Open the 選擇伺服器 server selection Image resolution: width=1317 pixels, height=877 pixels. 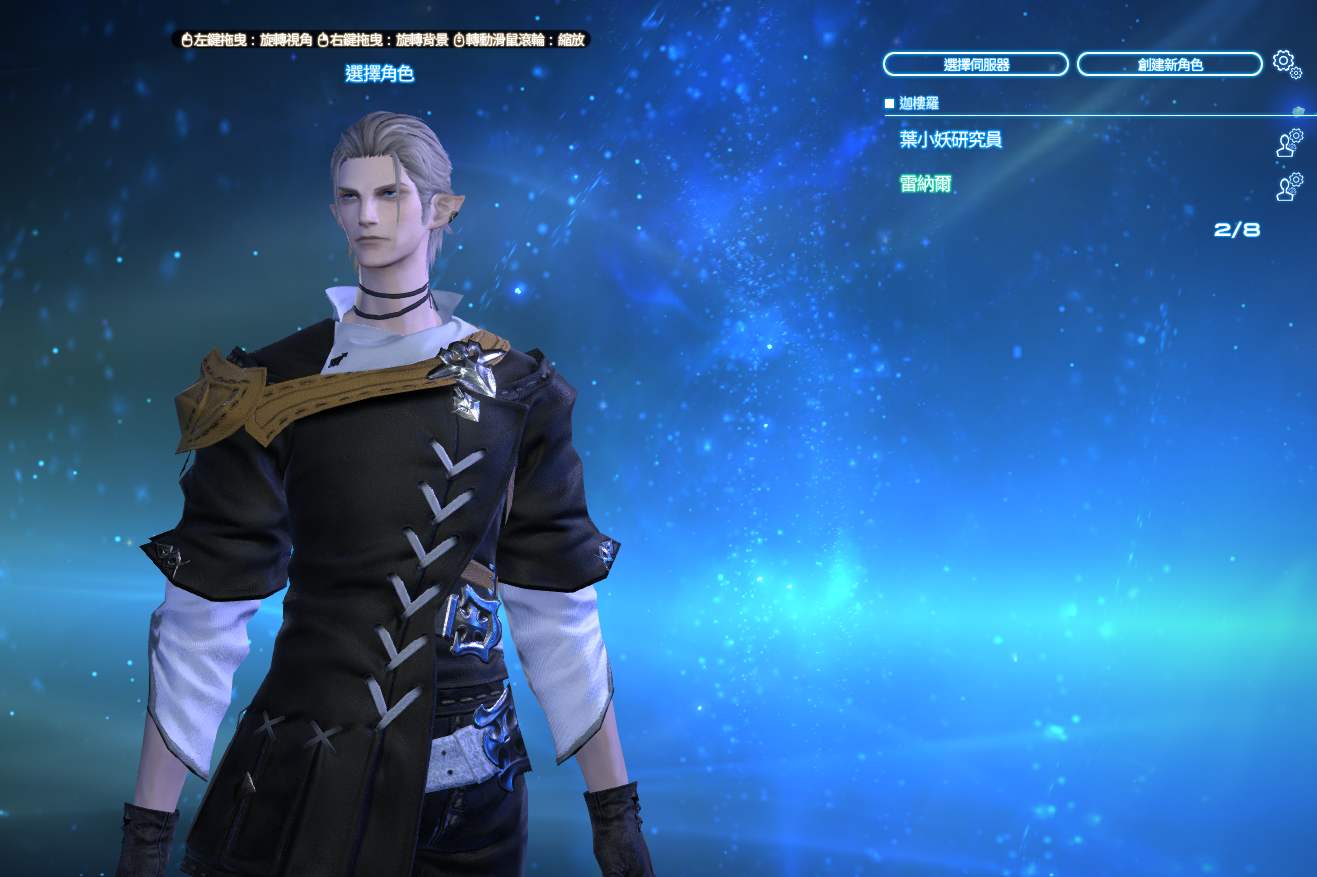click(x=975, y=65)
